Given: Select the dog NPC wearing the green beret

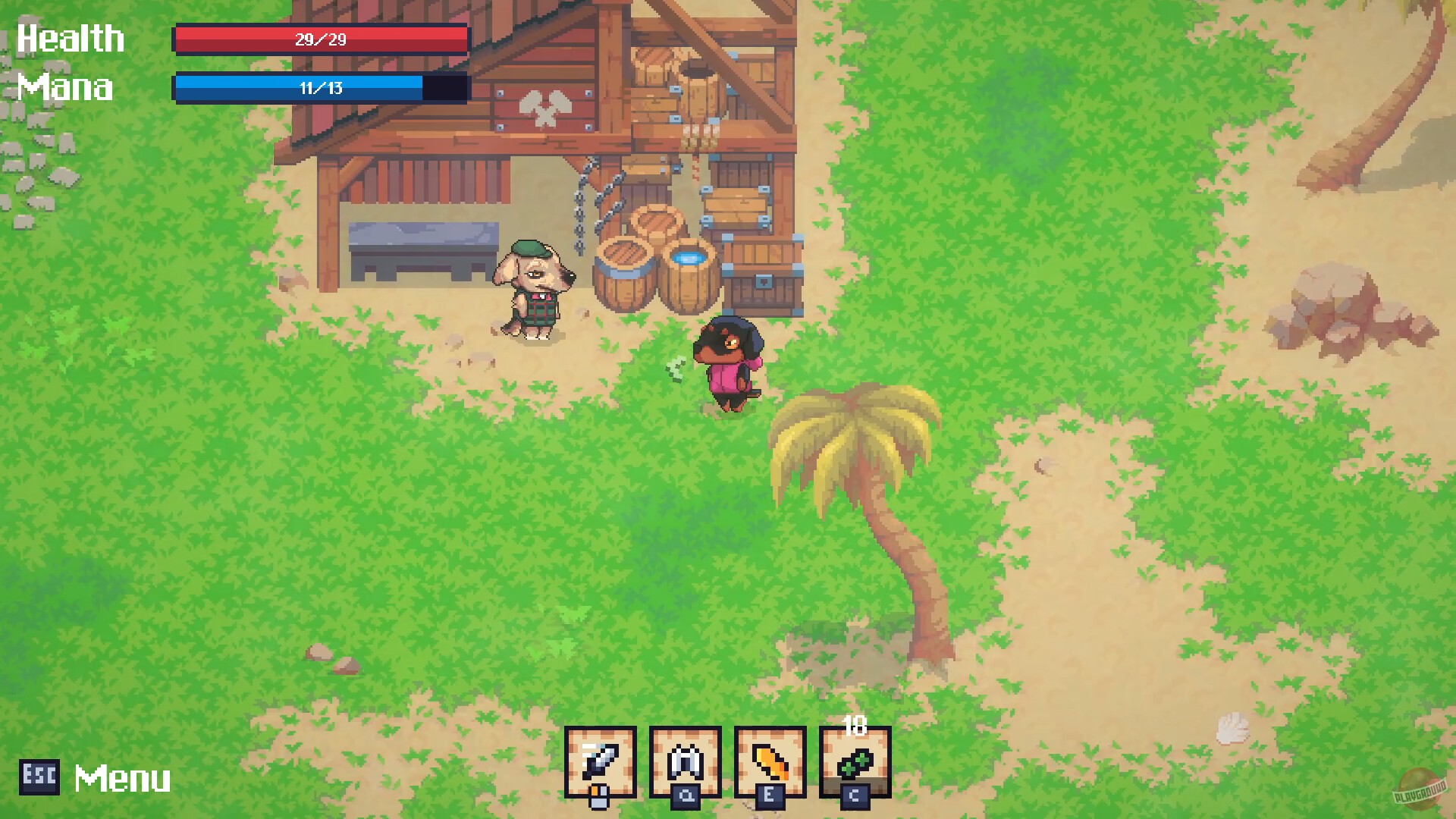Looking at the screenshot, I should 535,288.
